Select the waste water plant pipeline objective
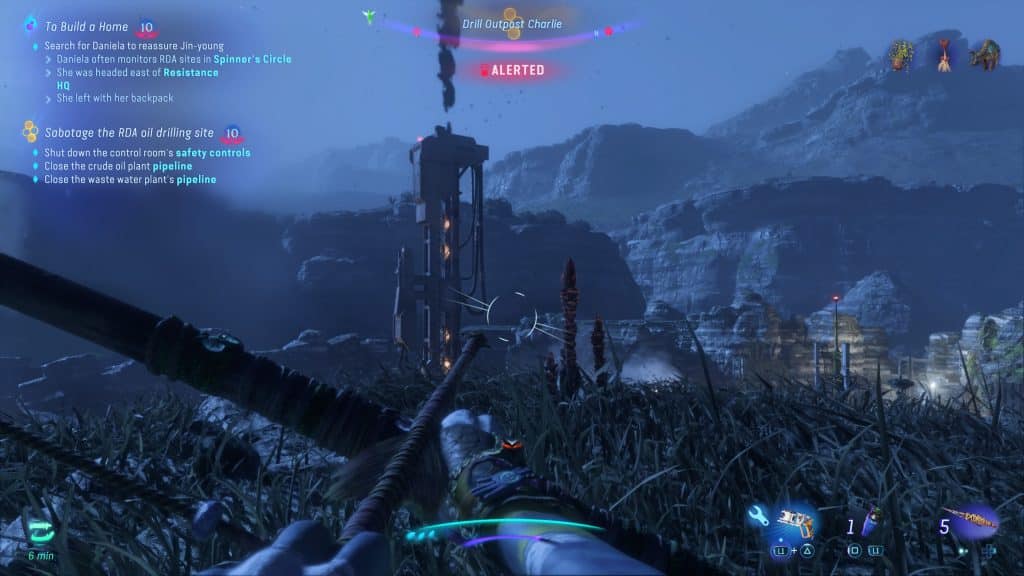The height and width of the screenshot is (576, 1024). click(x=129, y=179)
